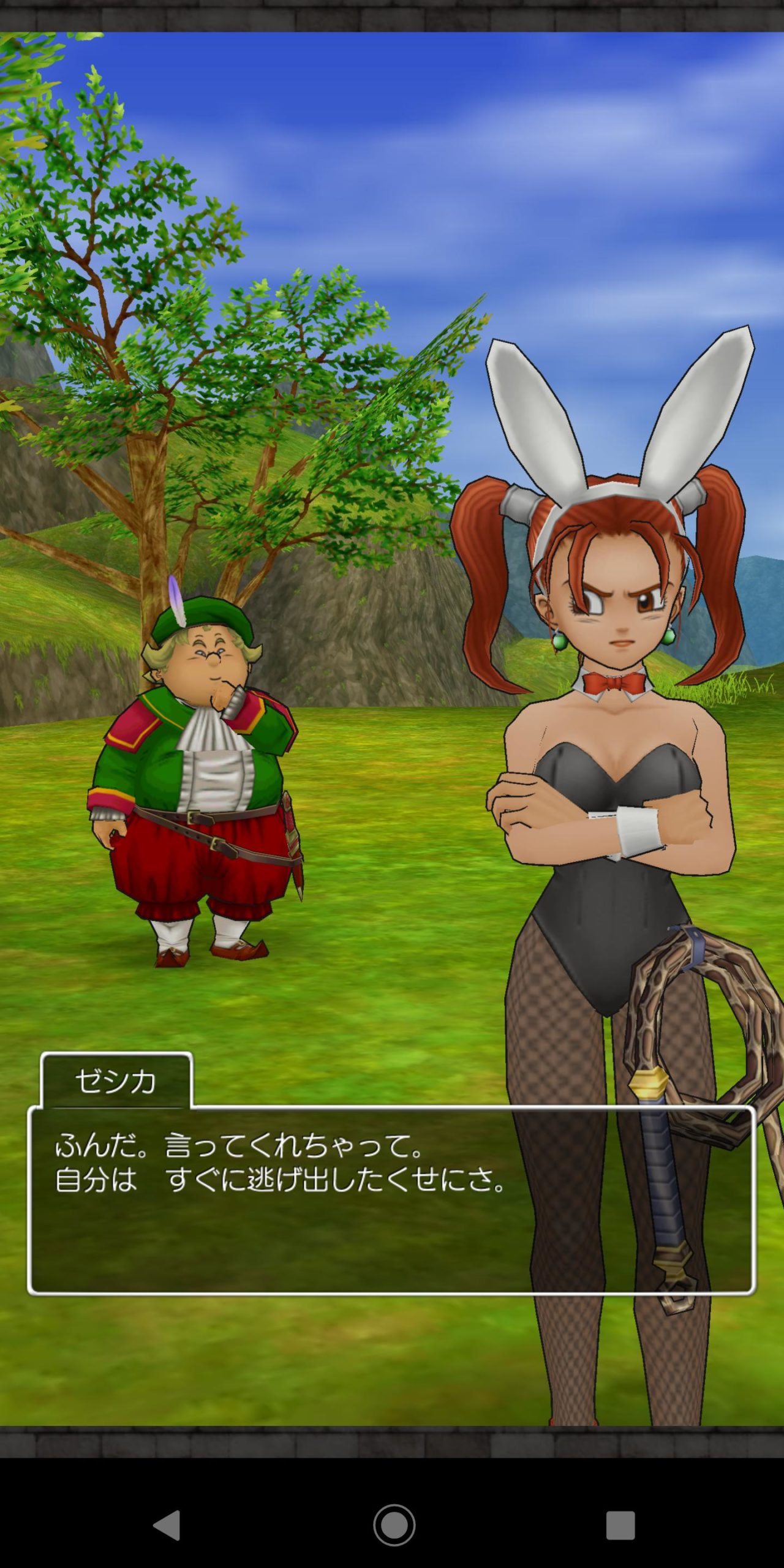Open Android recent apps square button
Image resolution: width=784 pixels, height=1568 pixels.
click(620, 1525)
